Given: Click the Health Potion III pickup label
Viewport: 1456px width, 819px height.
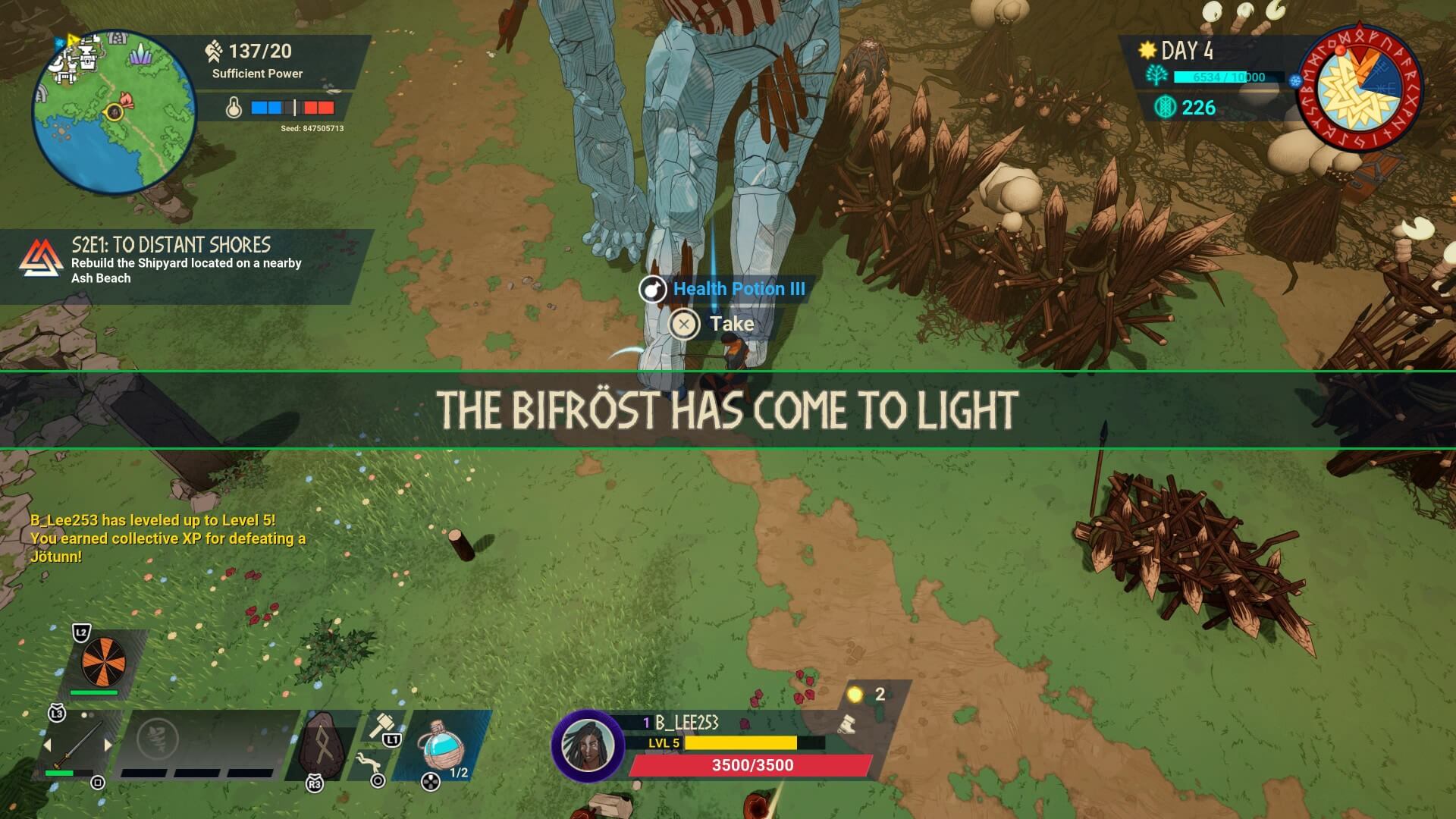Looking at the screenshot, I should click(738, 289).
